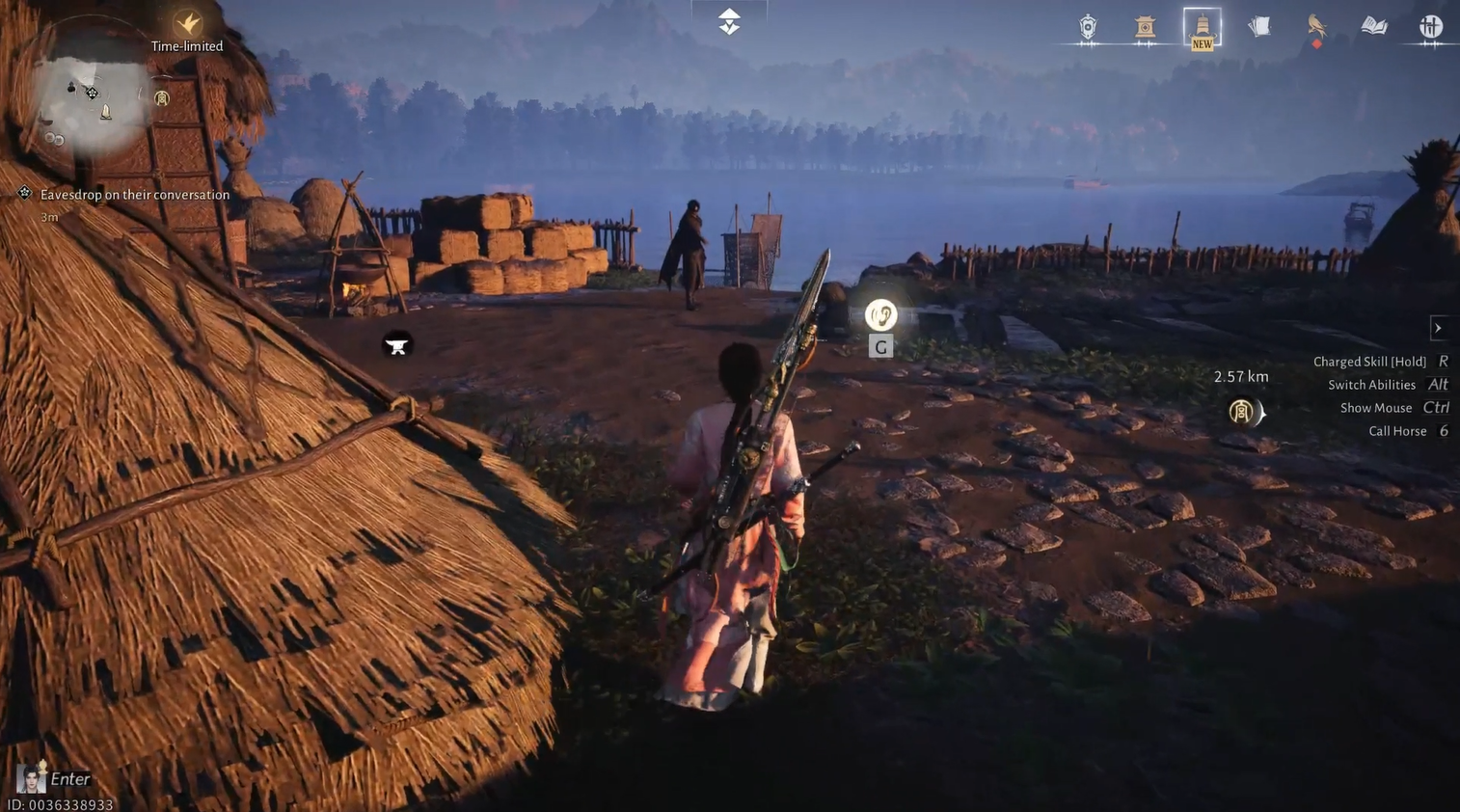Click the anvil blacksmith marker
The image size is (1460, 812).
(396, 345)
